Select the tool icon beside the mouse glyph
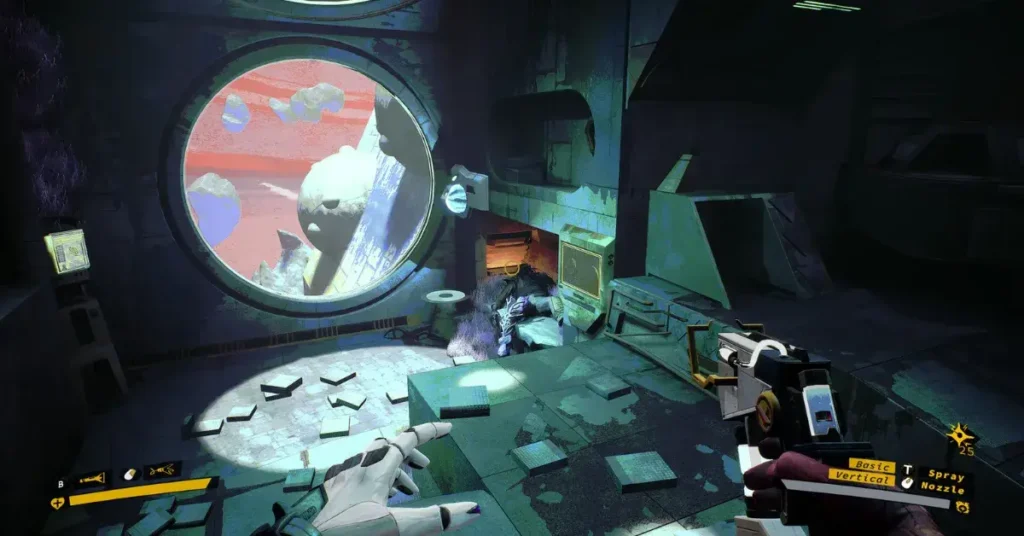1024x536 pixels. (x=163, y=470)
